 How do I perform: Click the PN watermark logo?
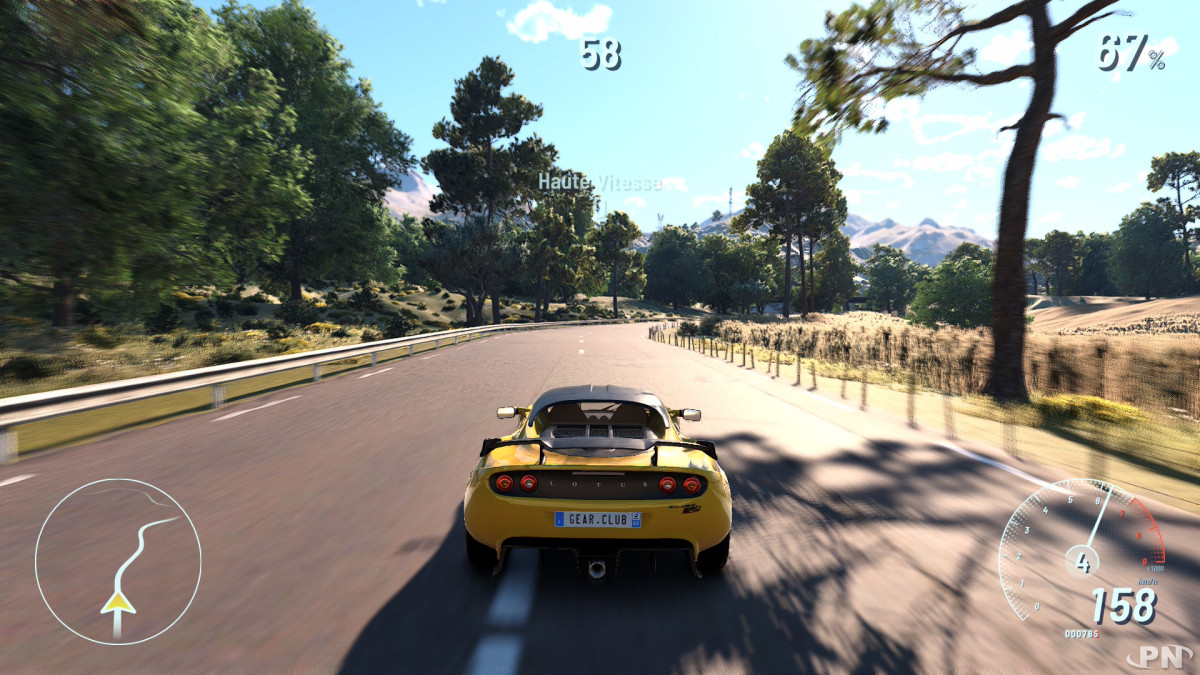tap(1159, 656)
